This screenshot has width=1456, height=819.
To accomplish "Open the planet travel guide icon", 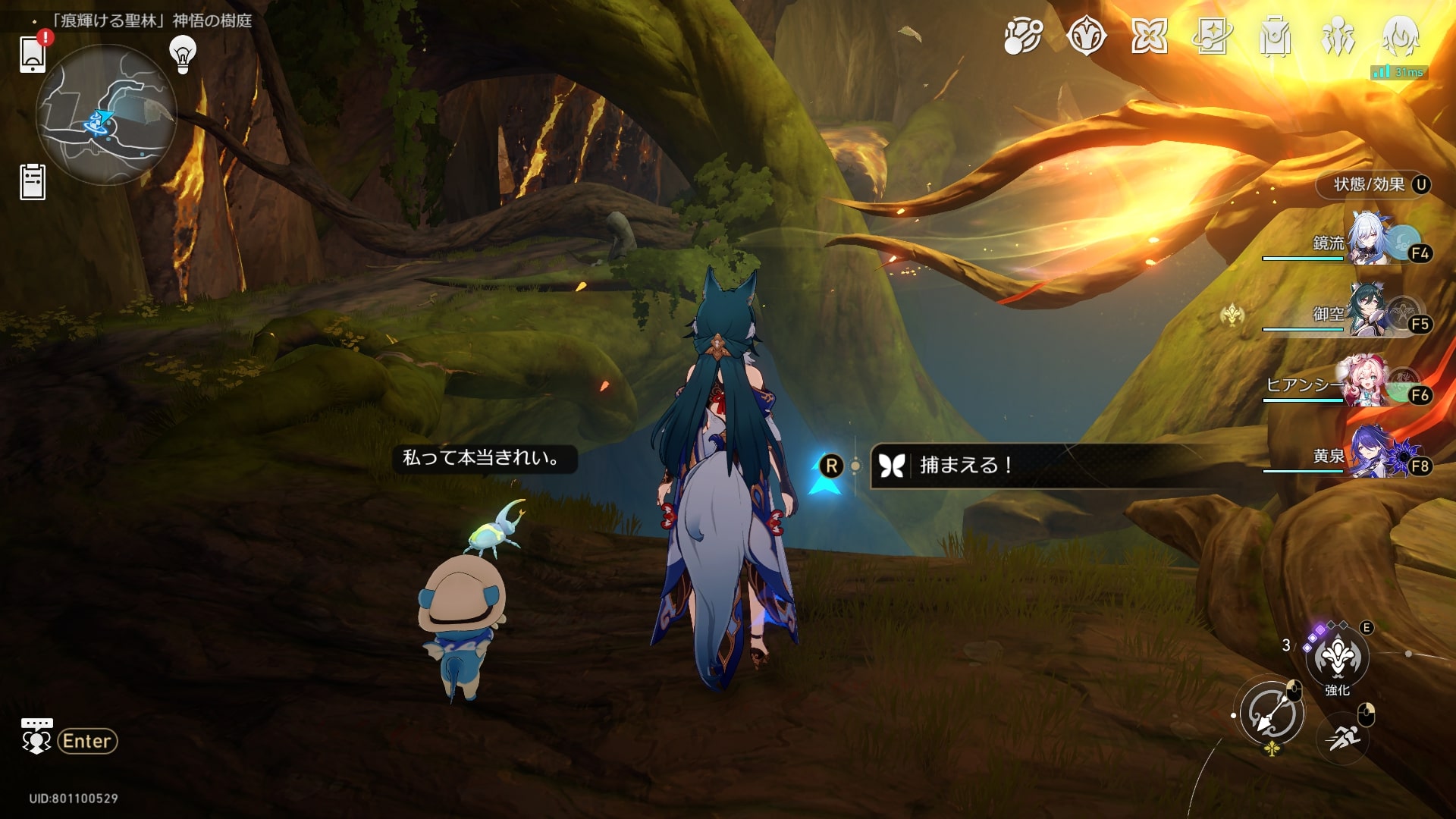I will 1023,36.
